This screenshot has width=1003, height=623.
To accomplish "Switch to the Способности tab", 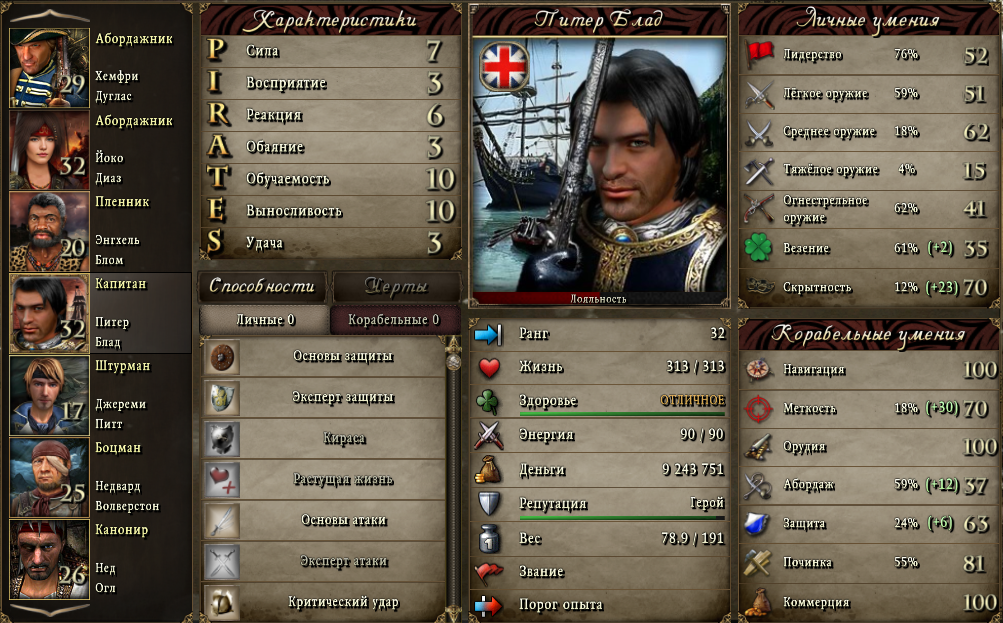I will pos(262,287).
